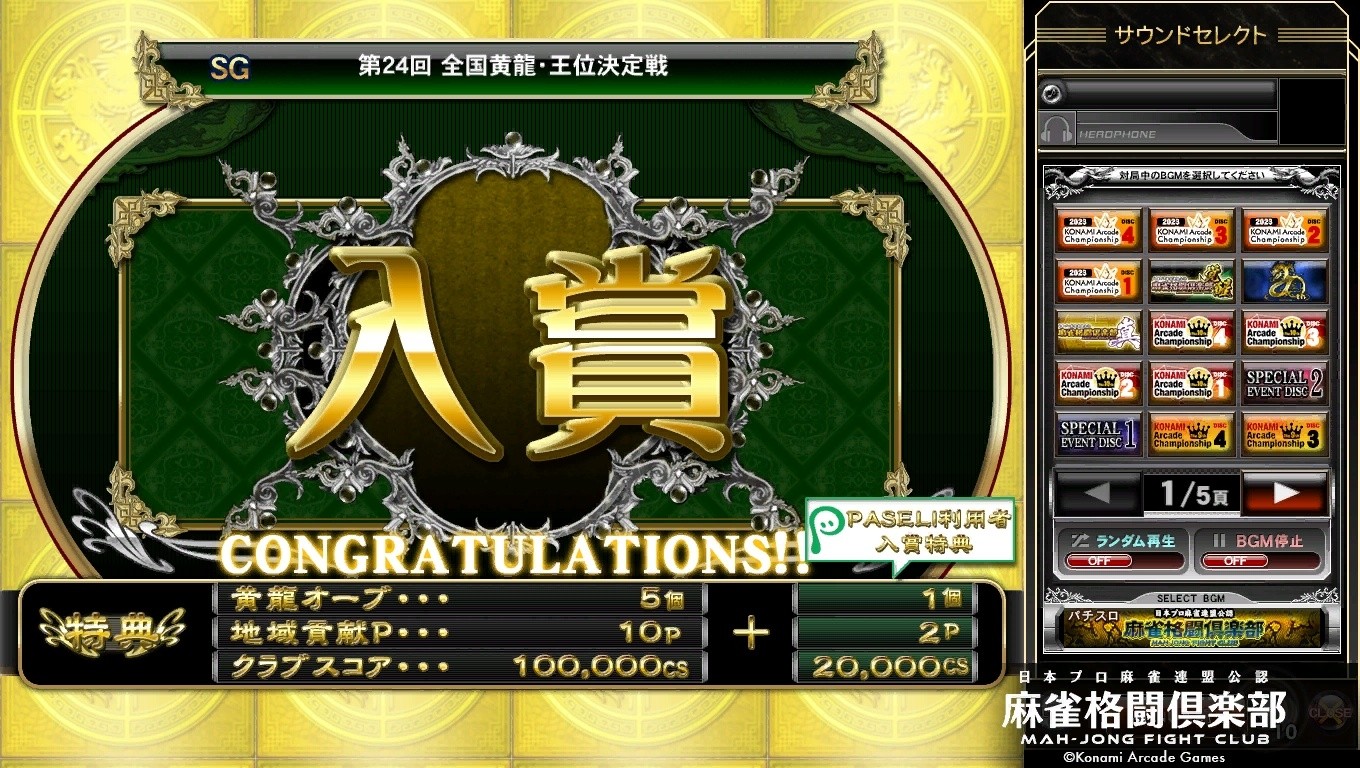Open the サウンドセレクト panel header

point(1190,33)
